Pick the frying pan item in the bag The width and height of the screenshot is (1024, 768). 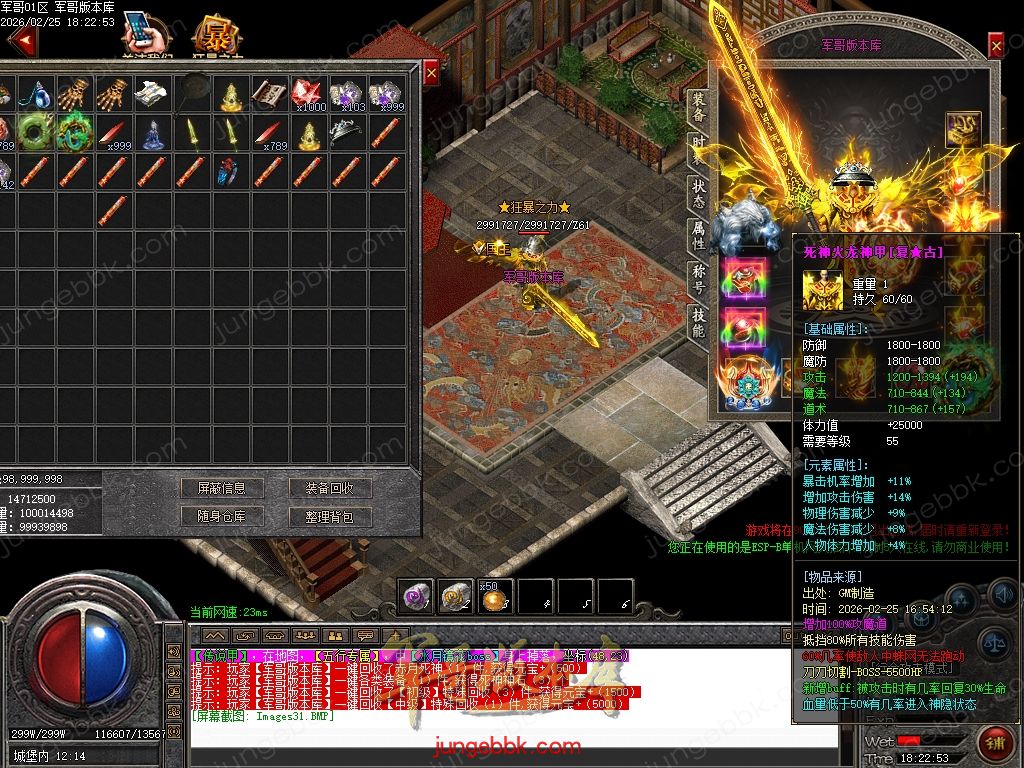click(x=191, y=94)
